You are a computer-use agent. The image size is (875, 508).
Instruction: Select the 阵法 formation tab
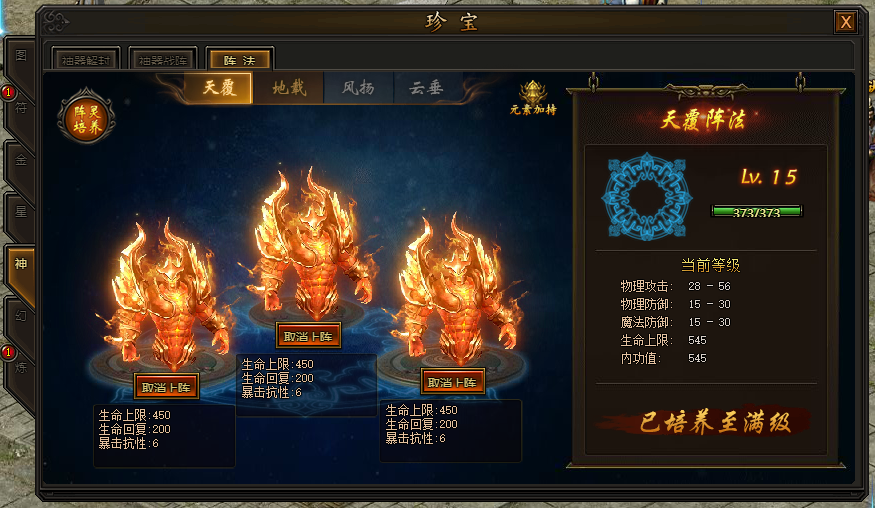tap(239, 59)
